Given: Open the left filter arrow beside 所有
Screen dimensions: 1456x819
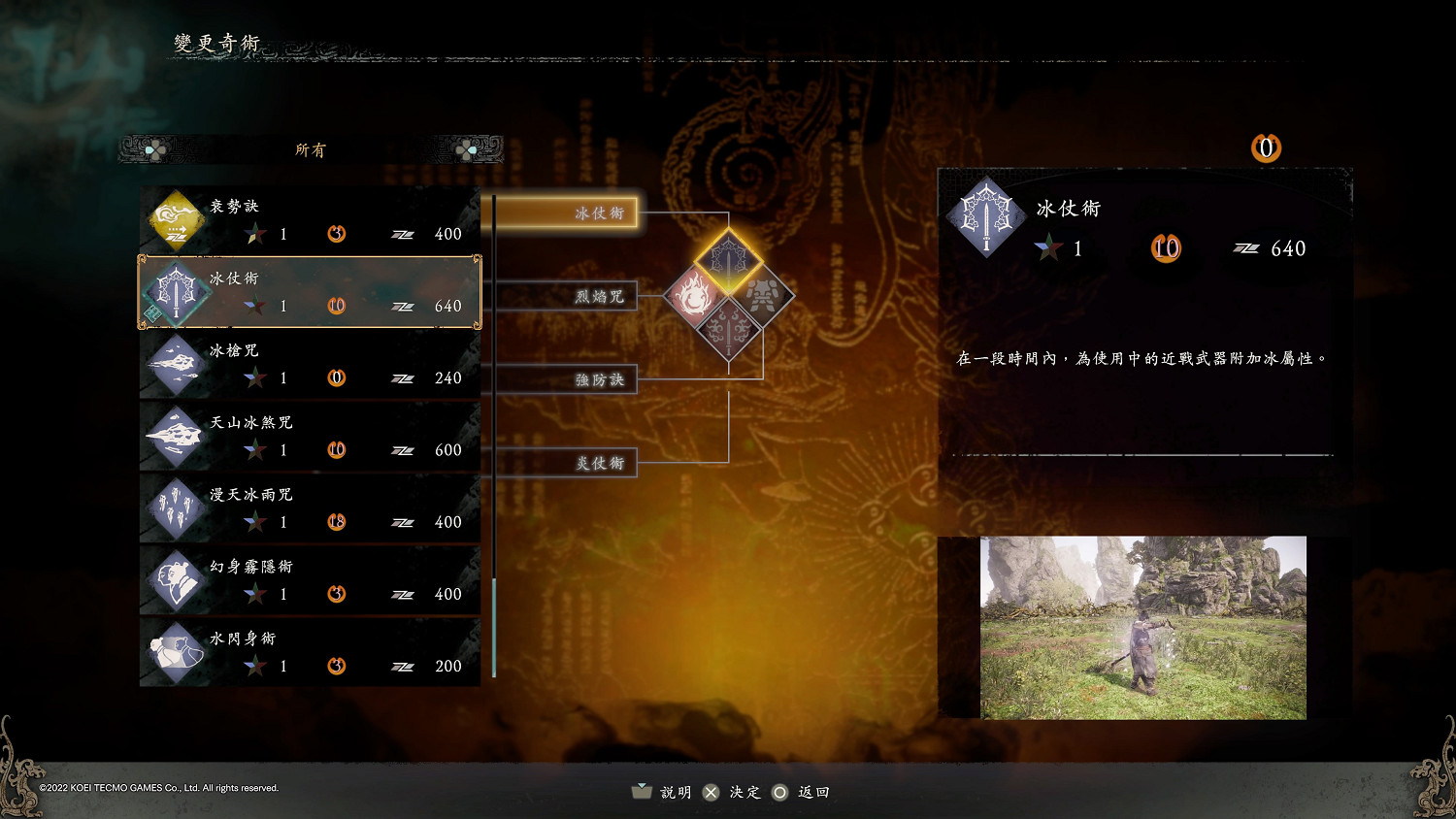Looking at the screenshot, I should (x=151, y=149).
